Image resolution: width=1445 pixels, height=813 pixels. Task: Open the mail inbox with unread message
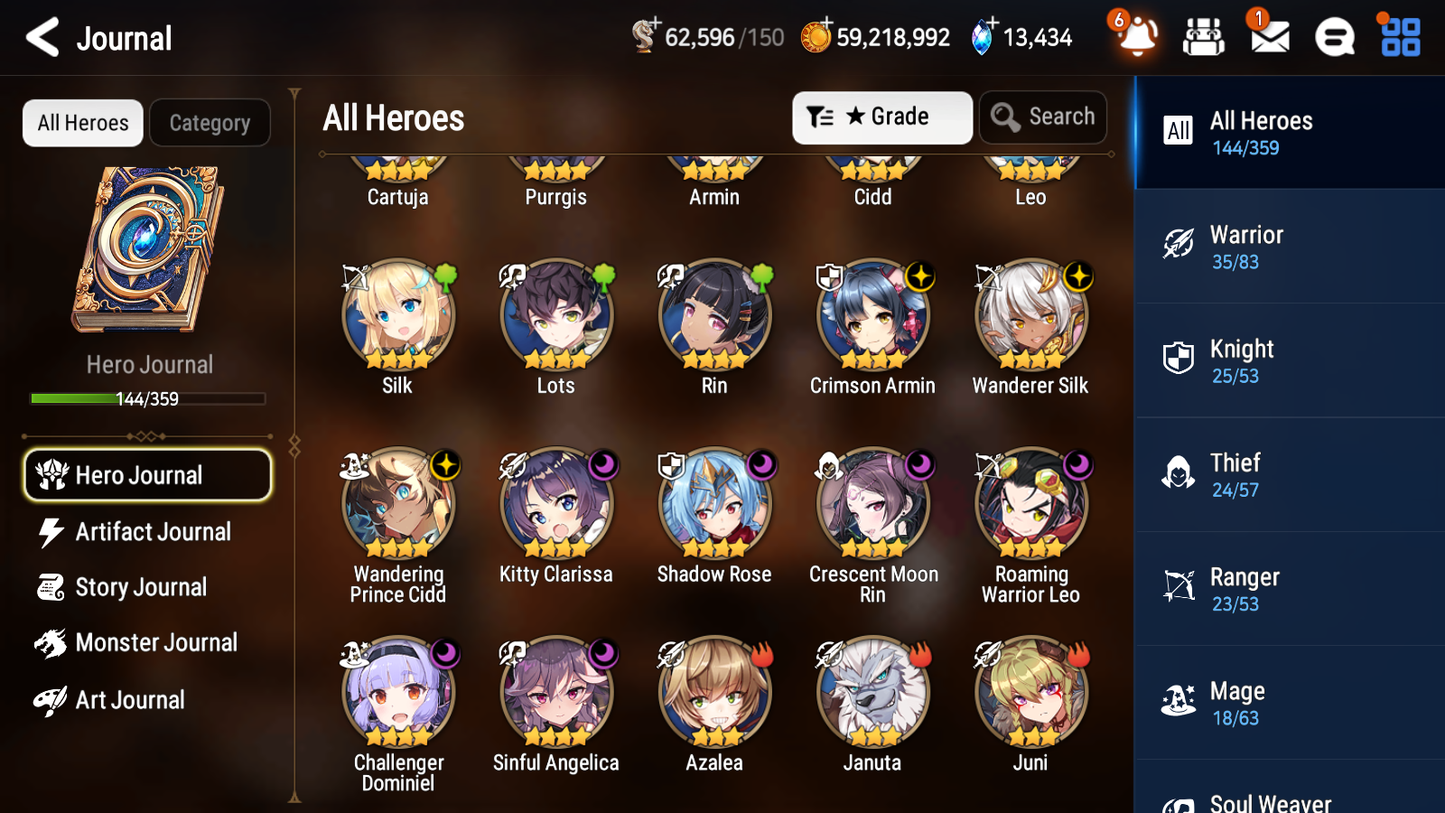point(1268,36)
